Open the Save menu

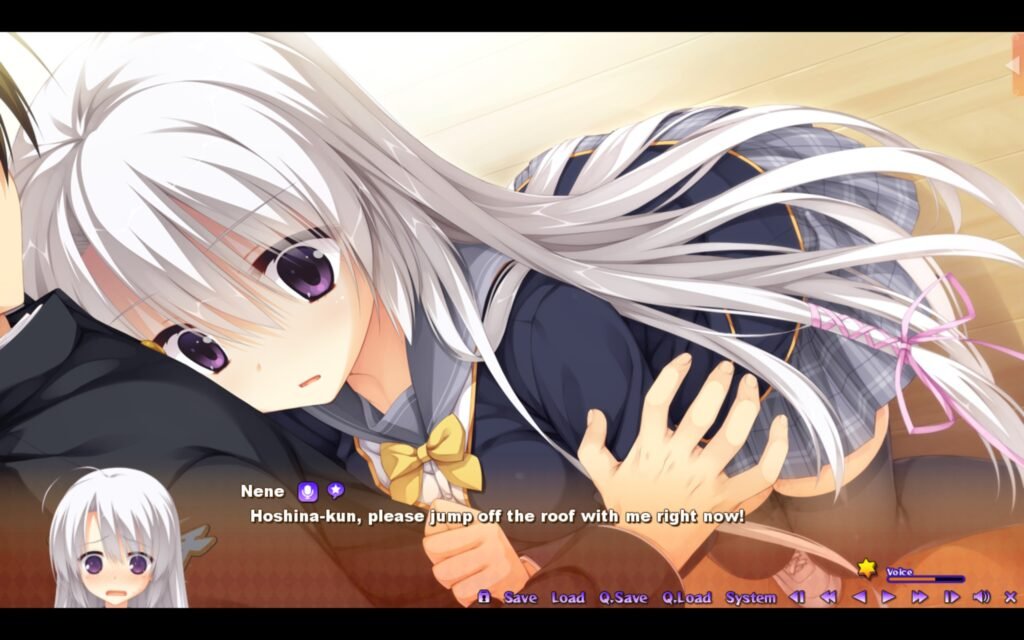(520, 597)
